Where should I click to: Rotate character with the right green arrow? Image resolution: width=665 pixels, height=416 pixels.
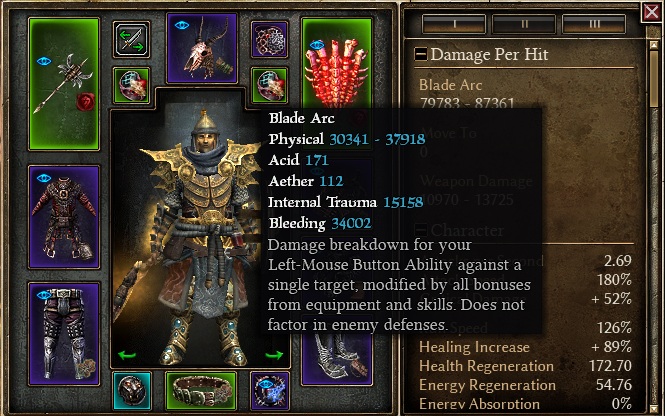click(x=274, y=355)
